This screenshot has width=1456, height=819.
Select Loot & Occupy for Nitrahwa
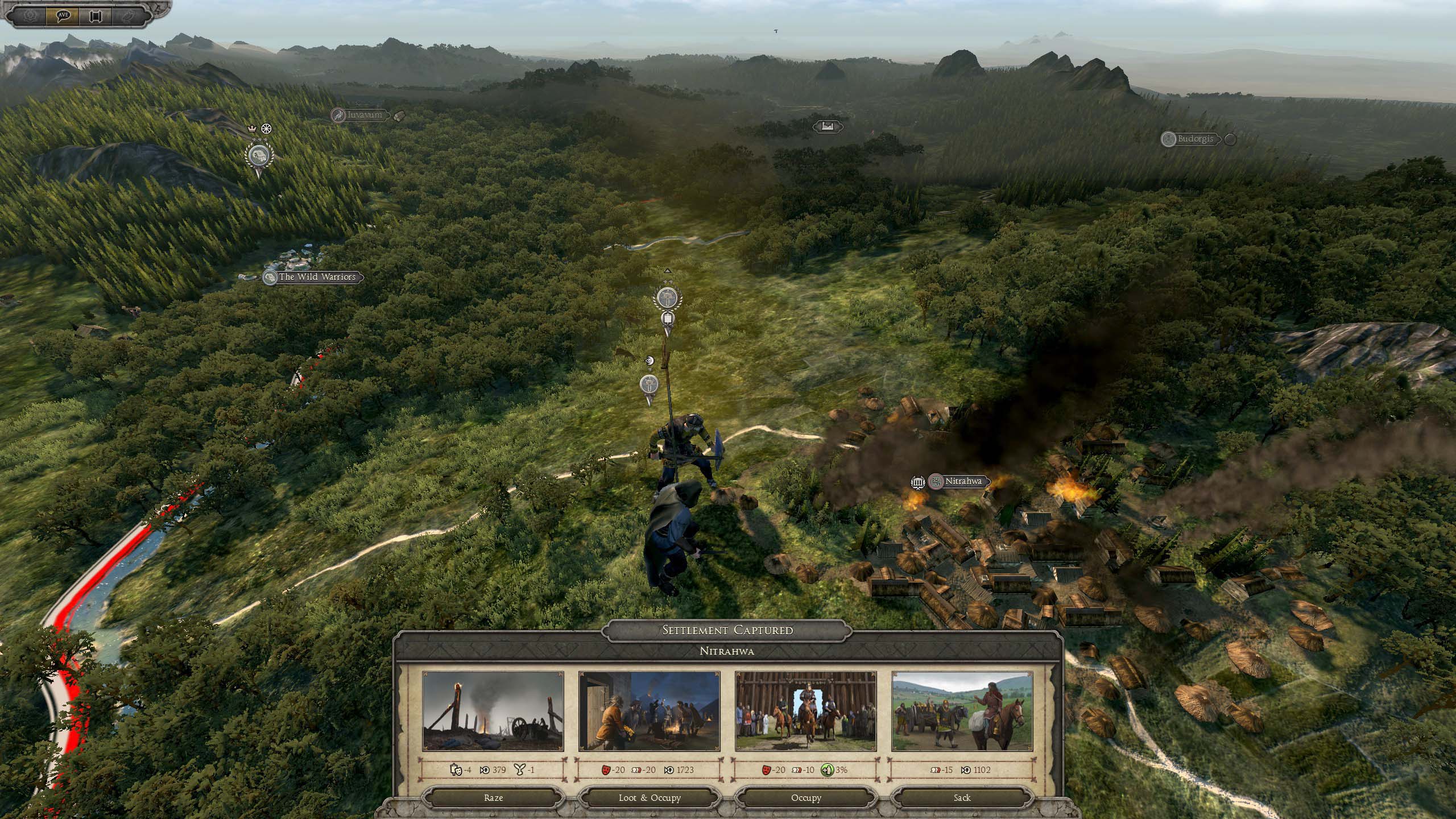[x=650, y=797]
